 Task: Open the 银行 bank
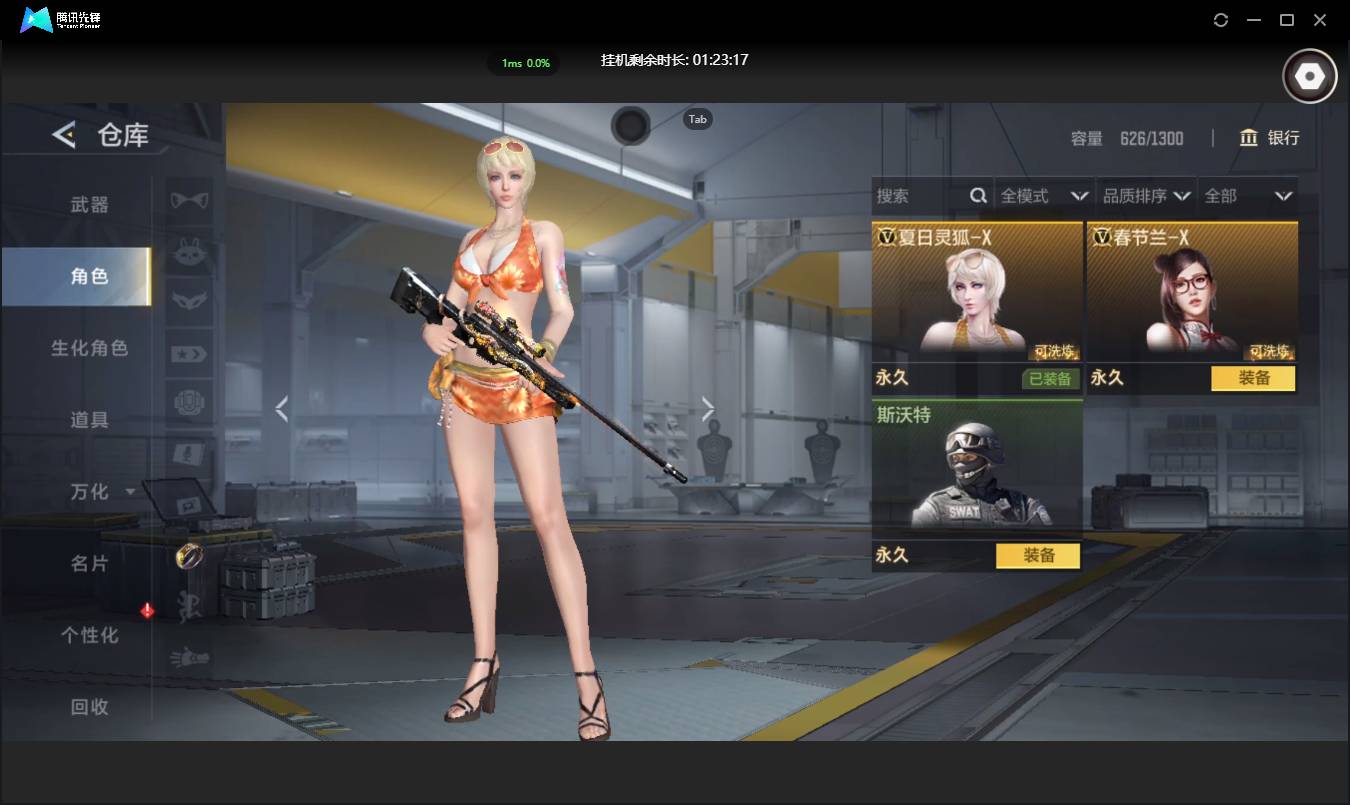tap(1269, 138)
